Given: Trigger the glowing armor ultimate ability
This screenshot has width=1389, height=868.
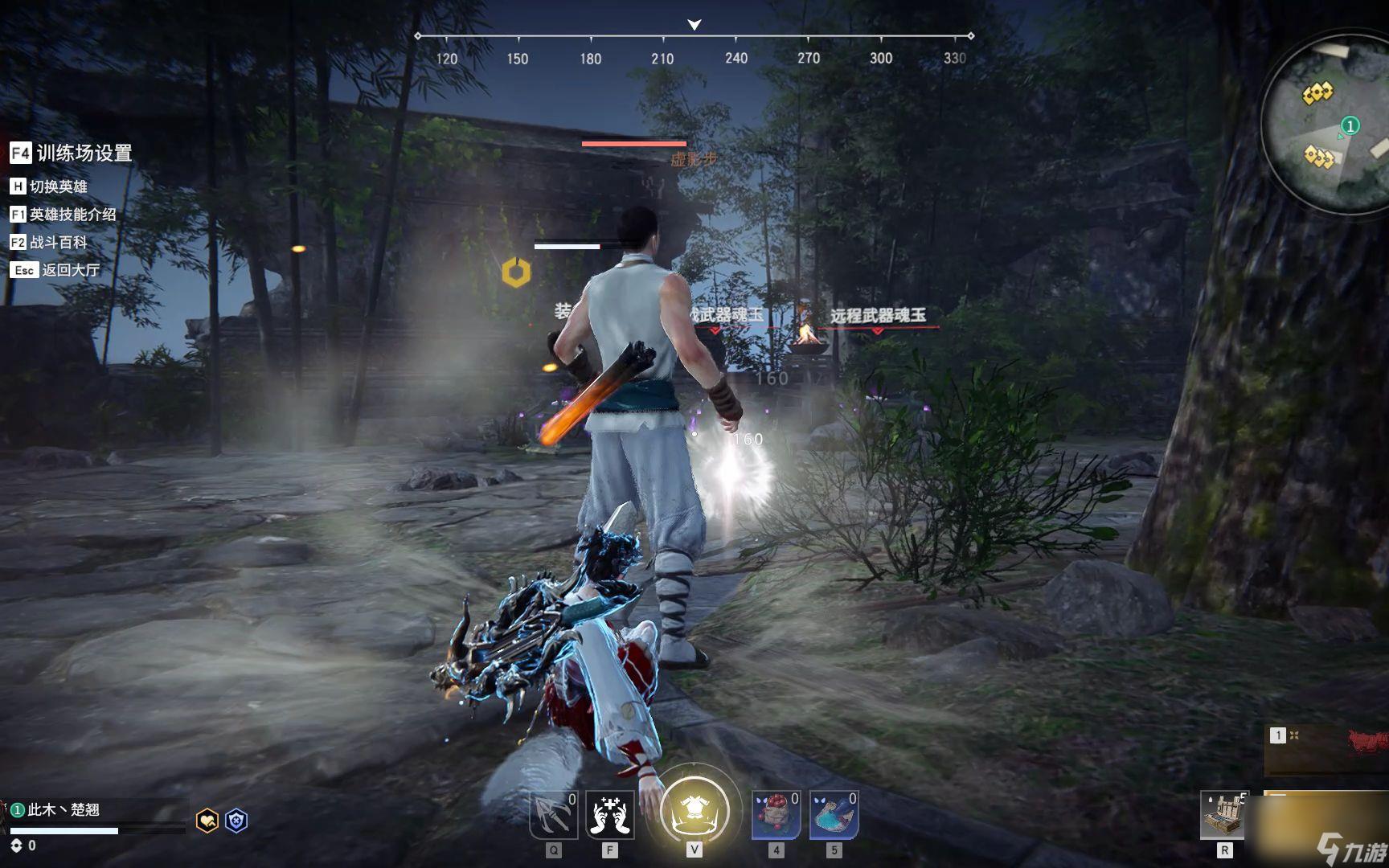Looking at the screenshot, I should pyautogui.click(x=694, y=810).
